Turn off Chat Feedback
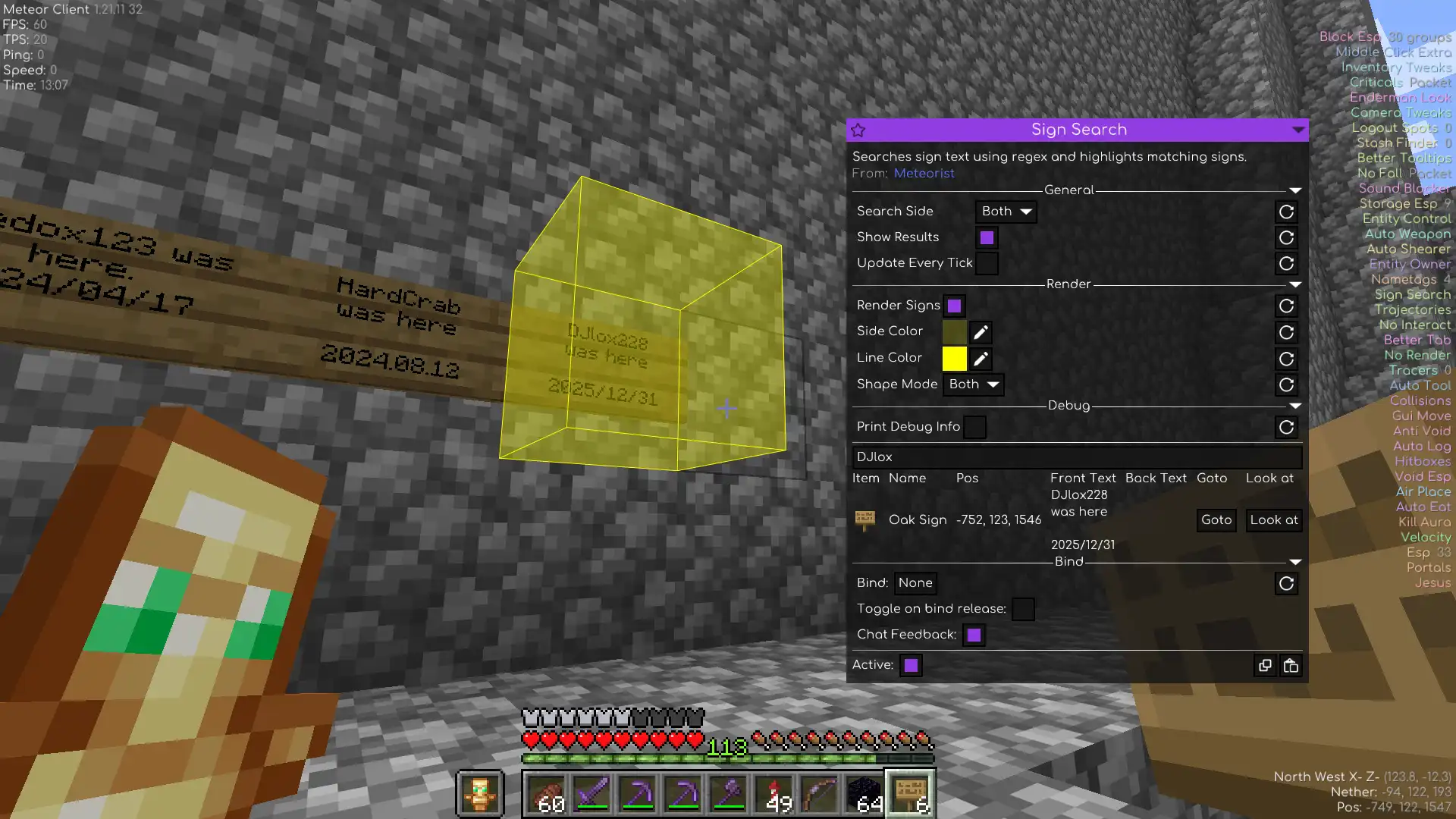The height and width of the screenshot is (819, 1456). 974,635
